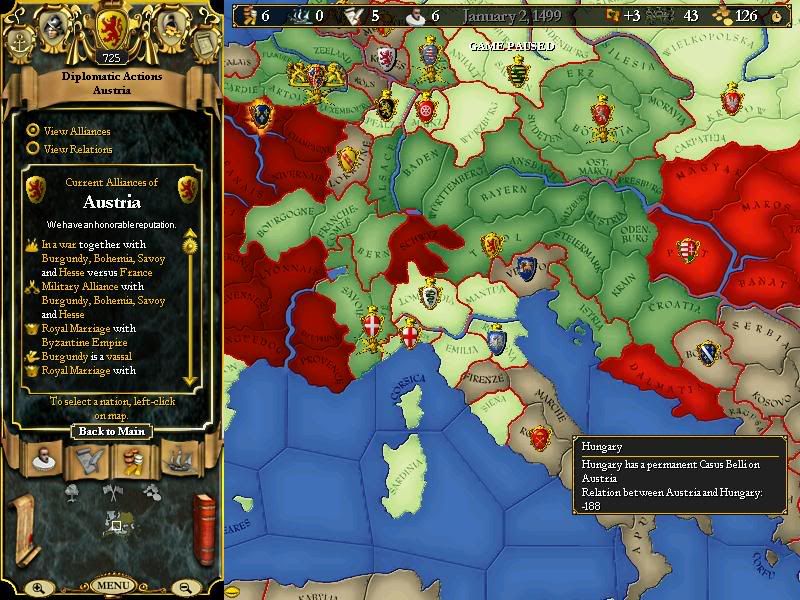
Task: Click the clock icon in the top bar
Action: click(x=777, y=16)
